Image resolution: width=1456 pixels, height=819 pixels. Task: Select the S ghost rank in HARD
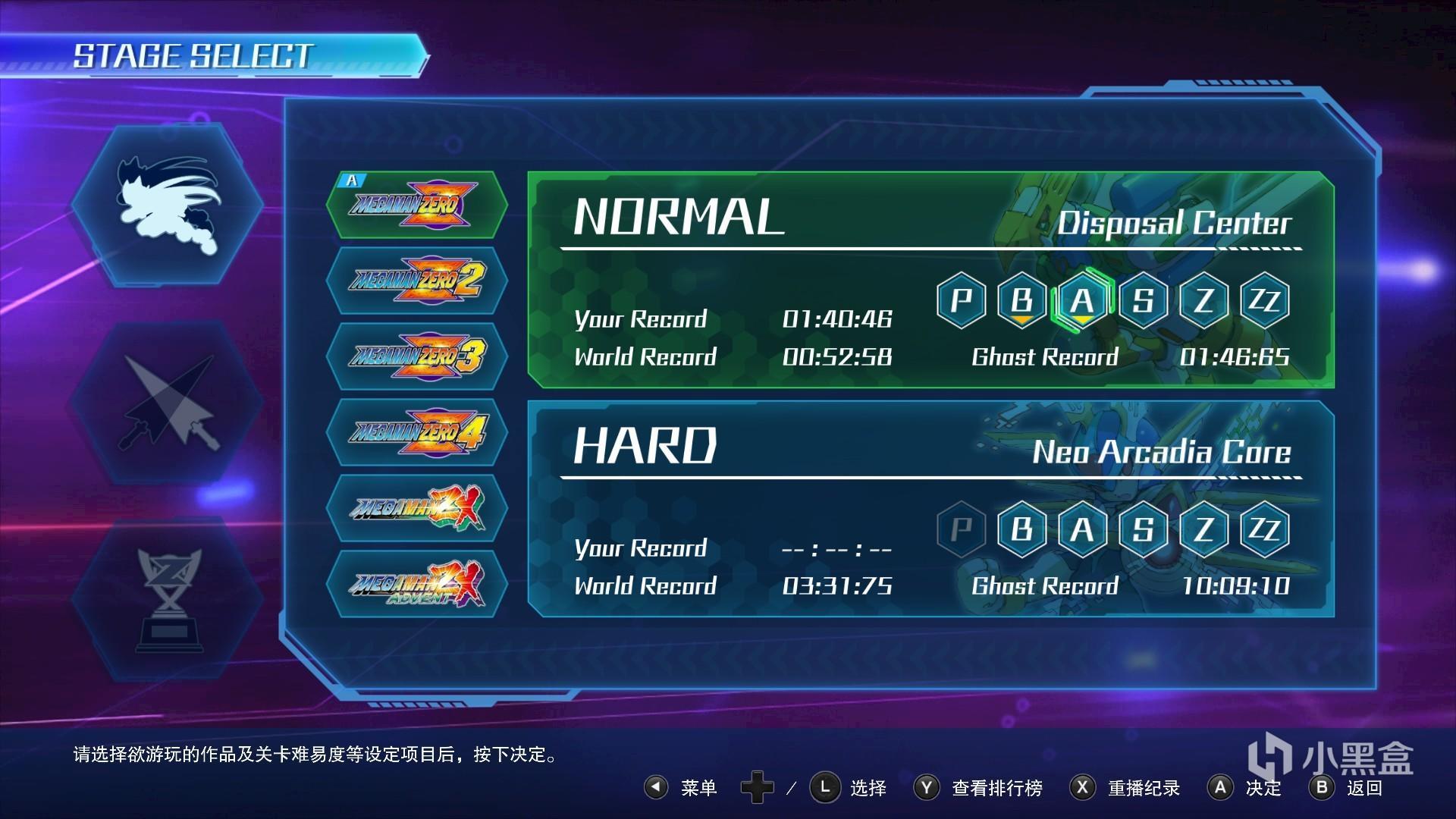pos(1143,529)
